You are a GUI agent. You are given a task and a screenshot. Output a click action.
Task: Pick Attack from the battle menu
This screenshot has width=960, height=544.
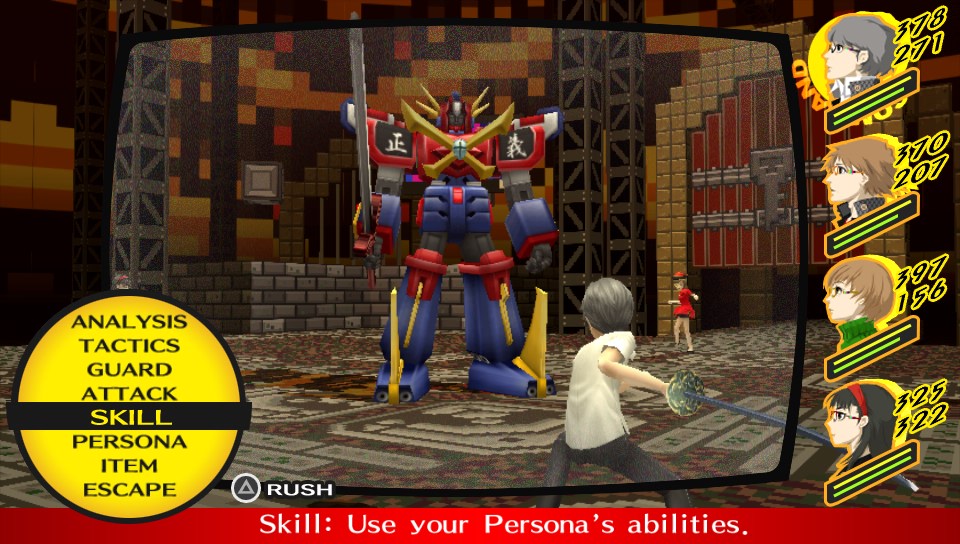tap(129, 394)
